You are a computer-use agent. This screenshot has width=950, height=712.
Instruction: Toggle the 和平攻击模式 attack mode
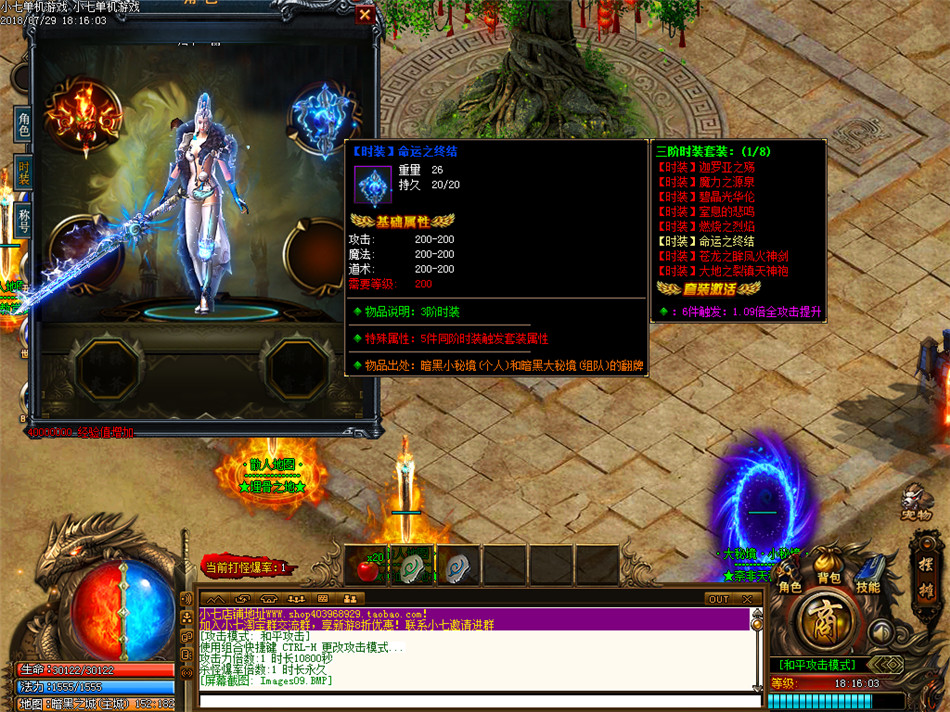[816, 664]
